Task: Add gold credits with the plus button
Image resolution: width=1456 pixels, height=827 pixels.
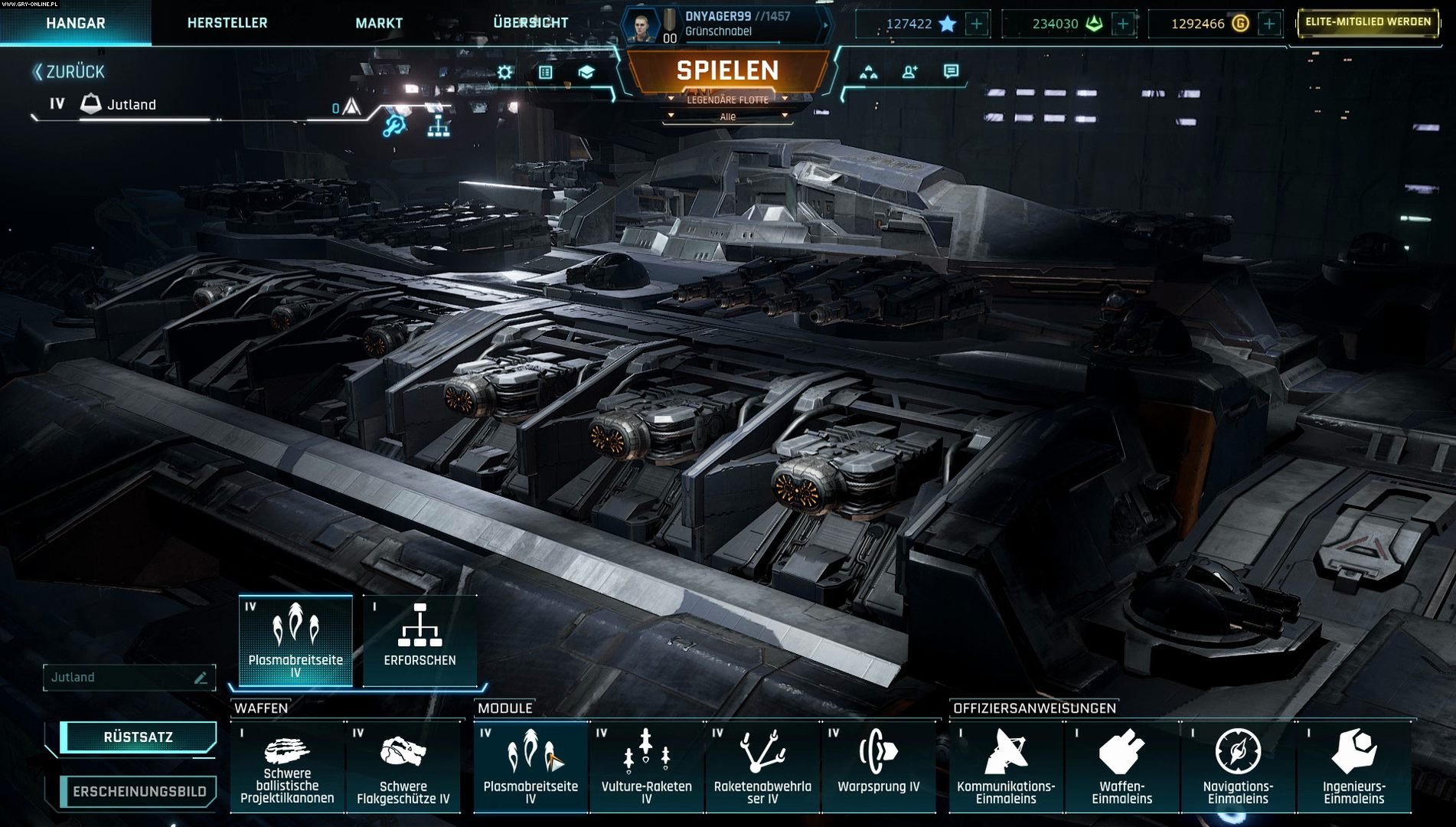Action: pyautogui.click(x=1268, y=24)
